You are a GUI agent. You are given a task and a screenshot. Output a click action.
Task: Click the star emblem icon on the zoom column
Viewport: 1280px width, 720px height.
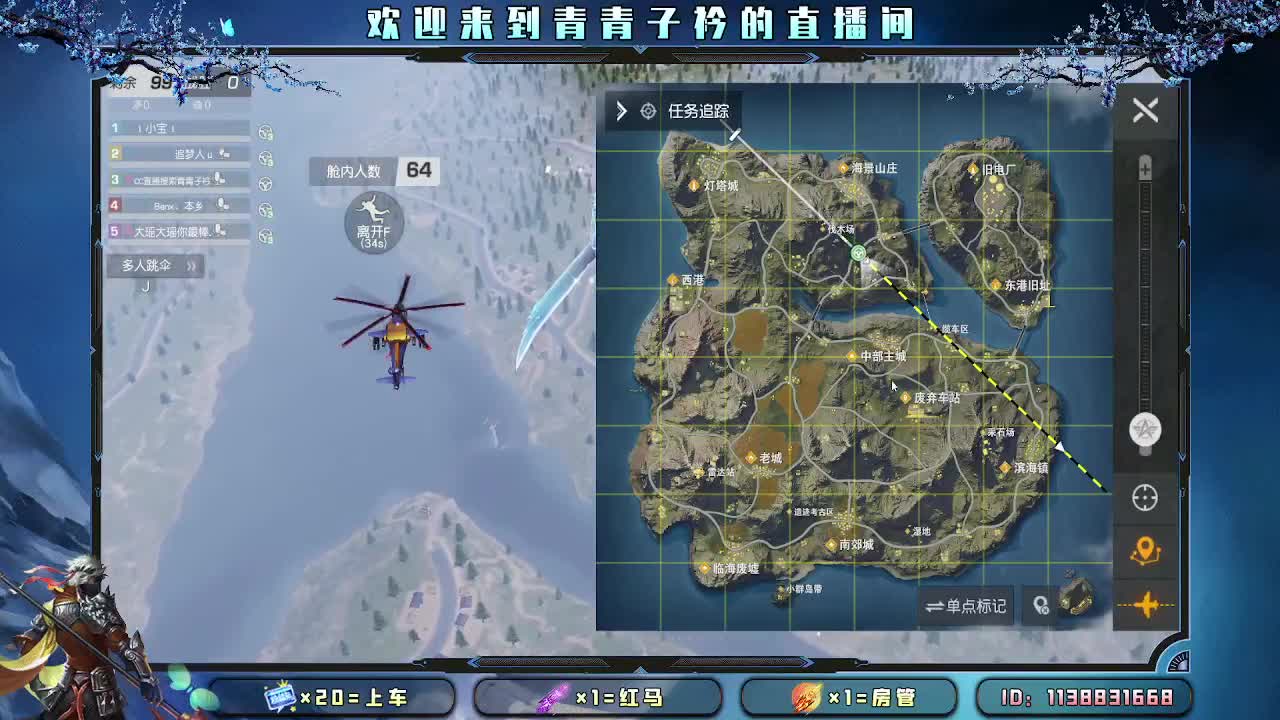(1143, 431)
